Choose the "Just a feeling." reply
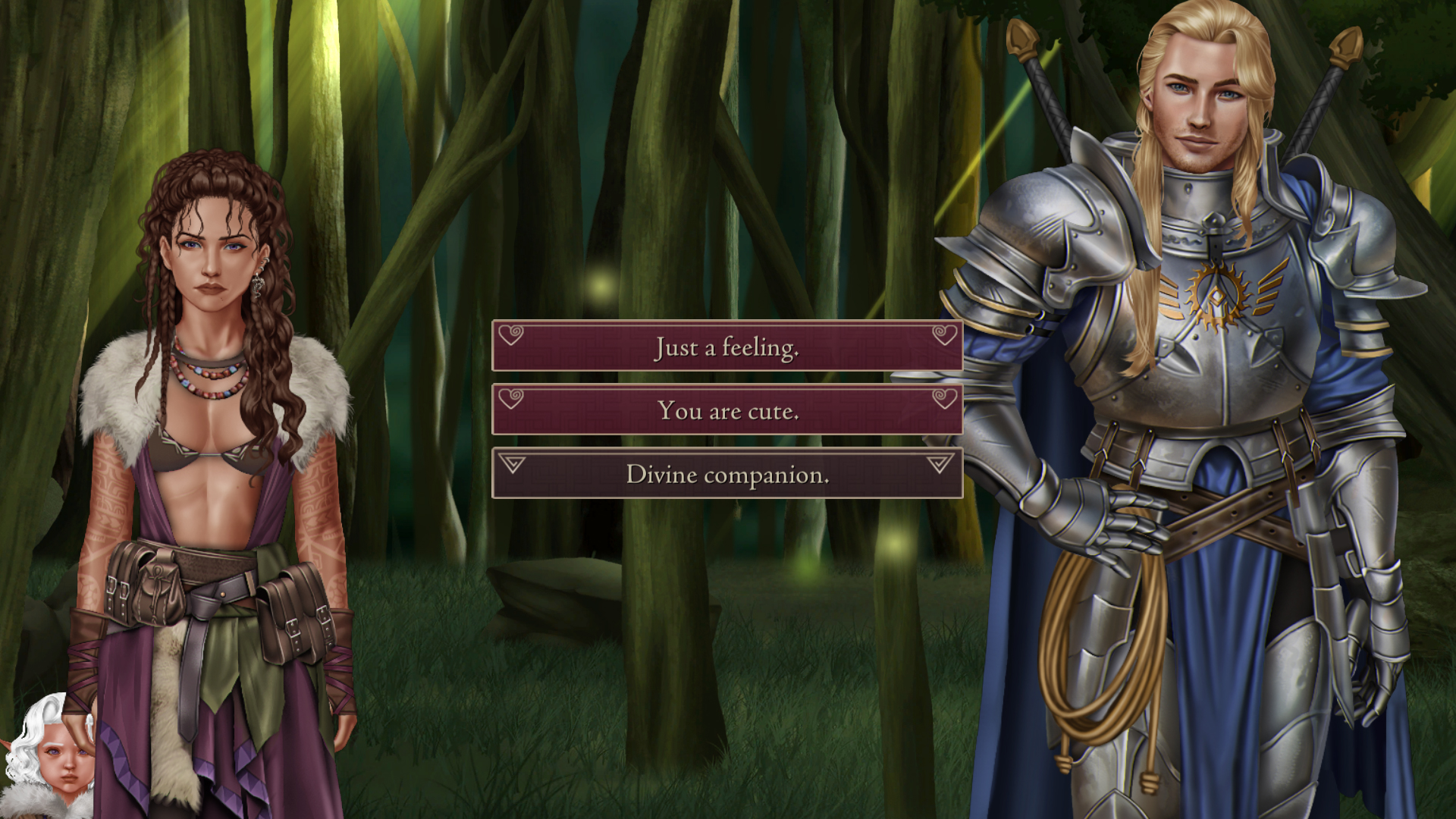 coord(727,347)
